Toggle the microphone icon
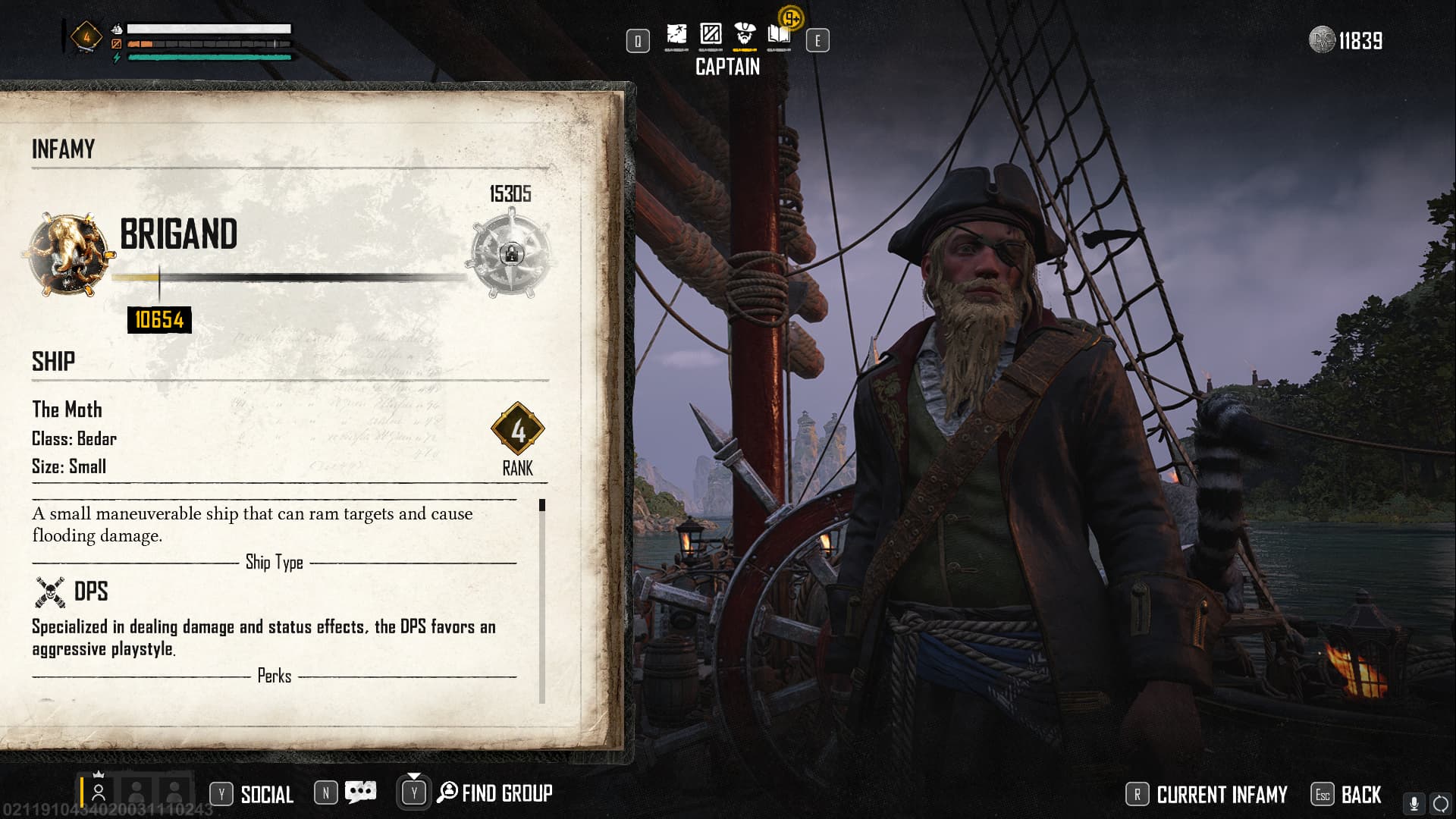This screenshot has height=819, width=1456. coord(1414,804)
